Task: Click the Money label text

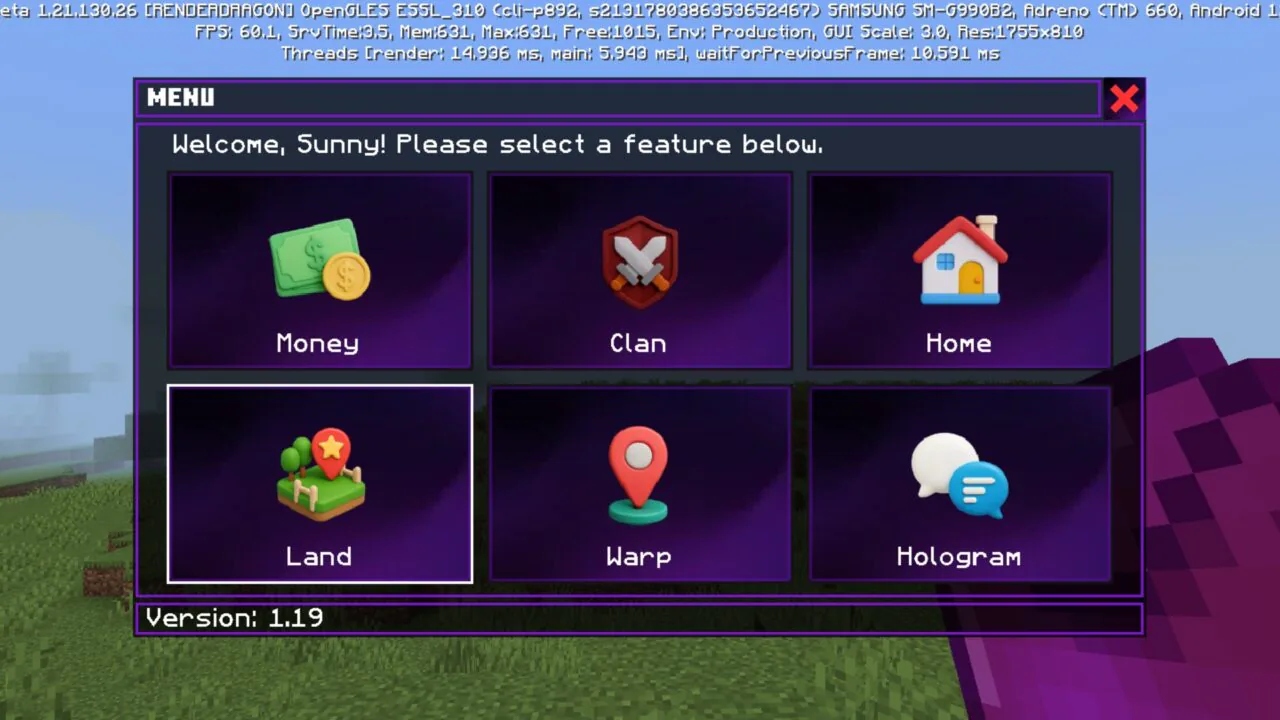Action: tap(318, 343)
